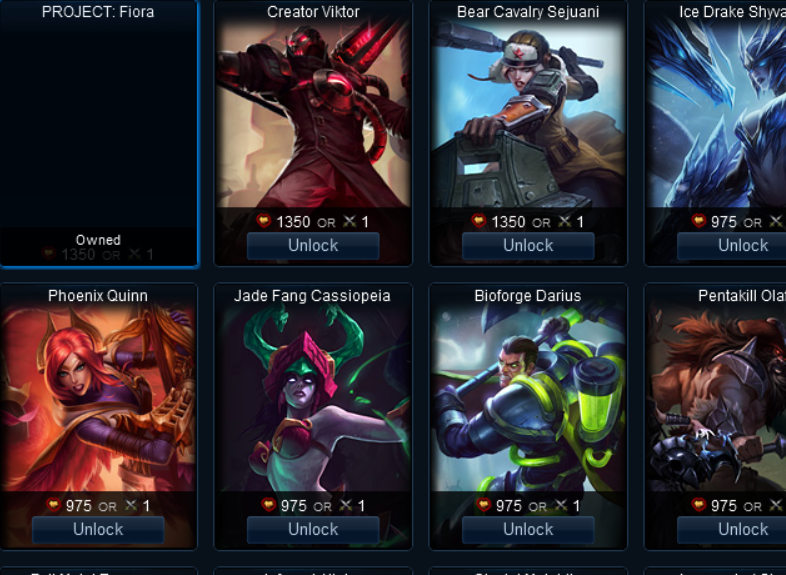The height and width of the screenshot is (575, 786).
Task: Unlock the Bear Cavalry Sejuani skin
Action: point(528,246)
